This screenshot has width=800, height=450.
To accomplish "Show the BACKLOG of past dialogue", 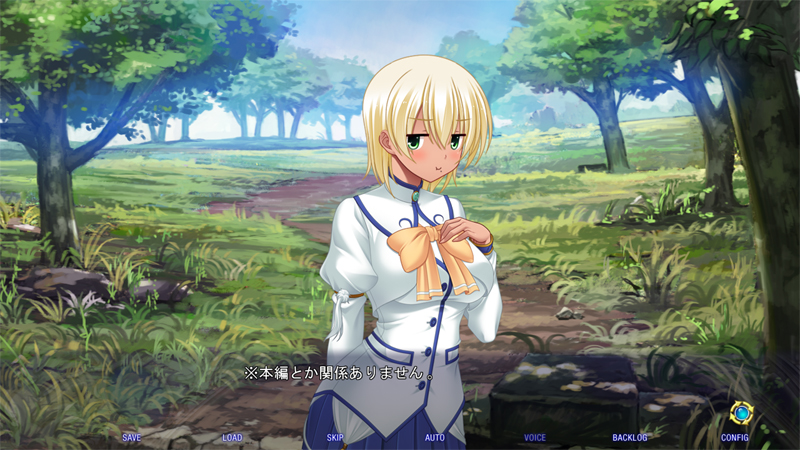I will (x=630, y=438).
